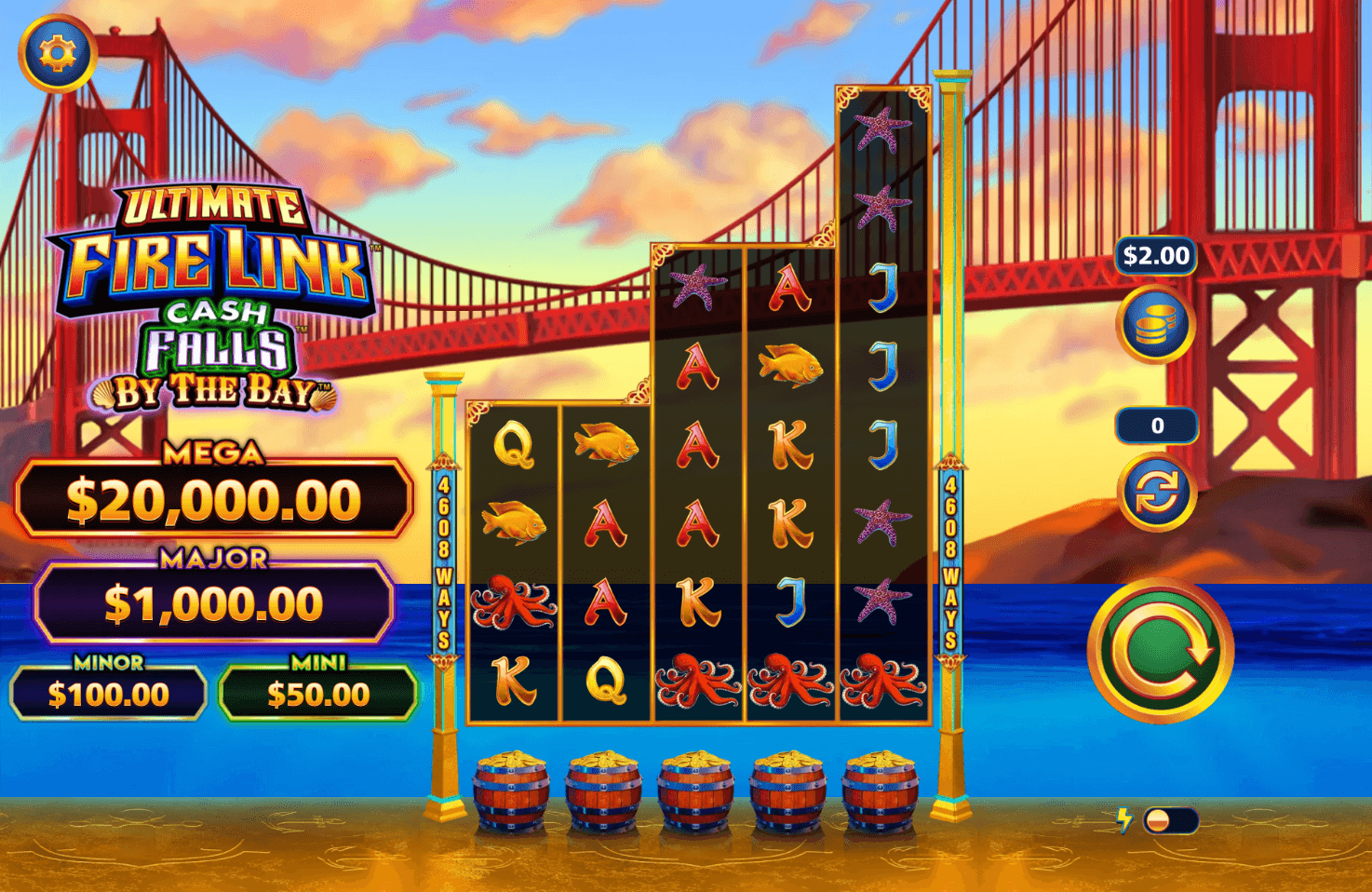
Task: Toggle the lightning bolt turbo switch
Action: [1169, 820]
